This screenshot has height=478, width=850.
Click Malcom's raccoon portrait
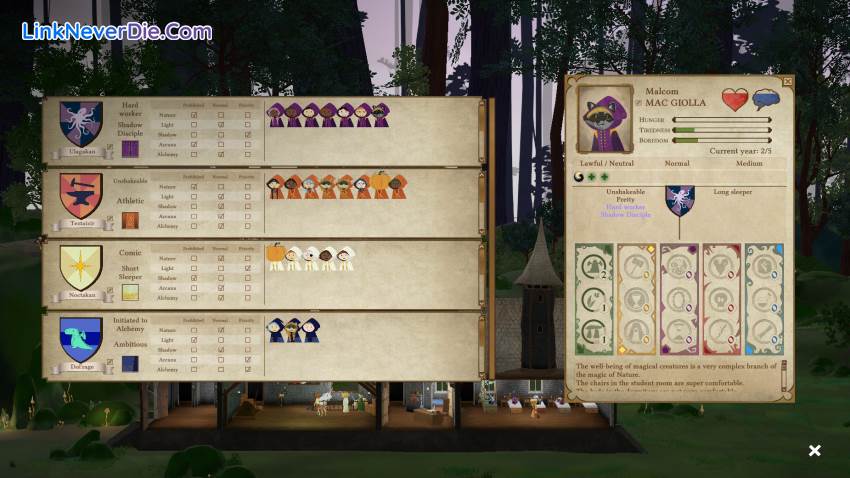pyautogui.click(x=605, y=119)
